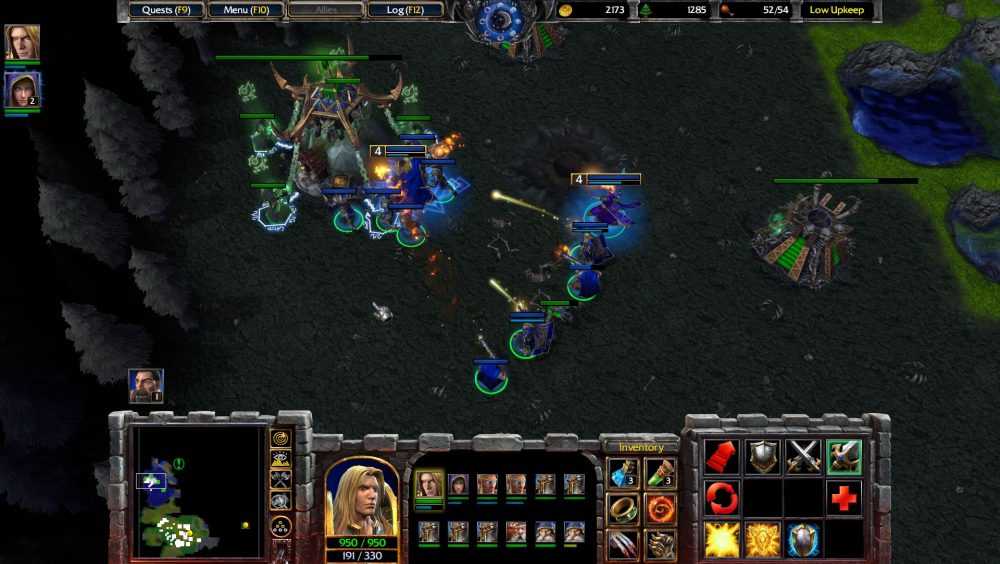This screenshot has height=564, width=1000.
Task: Click the formation toggle button
Action: [281, 526]
